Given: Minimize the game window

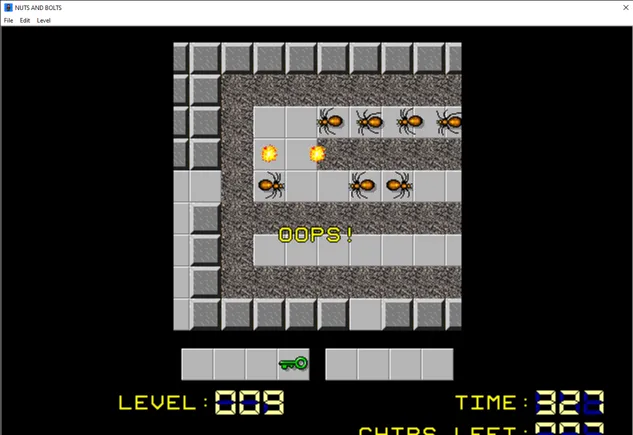Looking at the screenshot, I should (518, 7).
